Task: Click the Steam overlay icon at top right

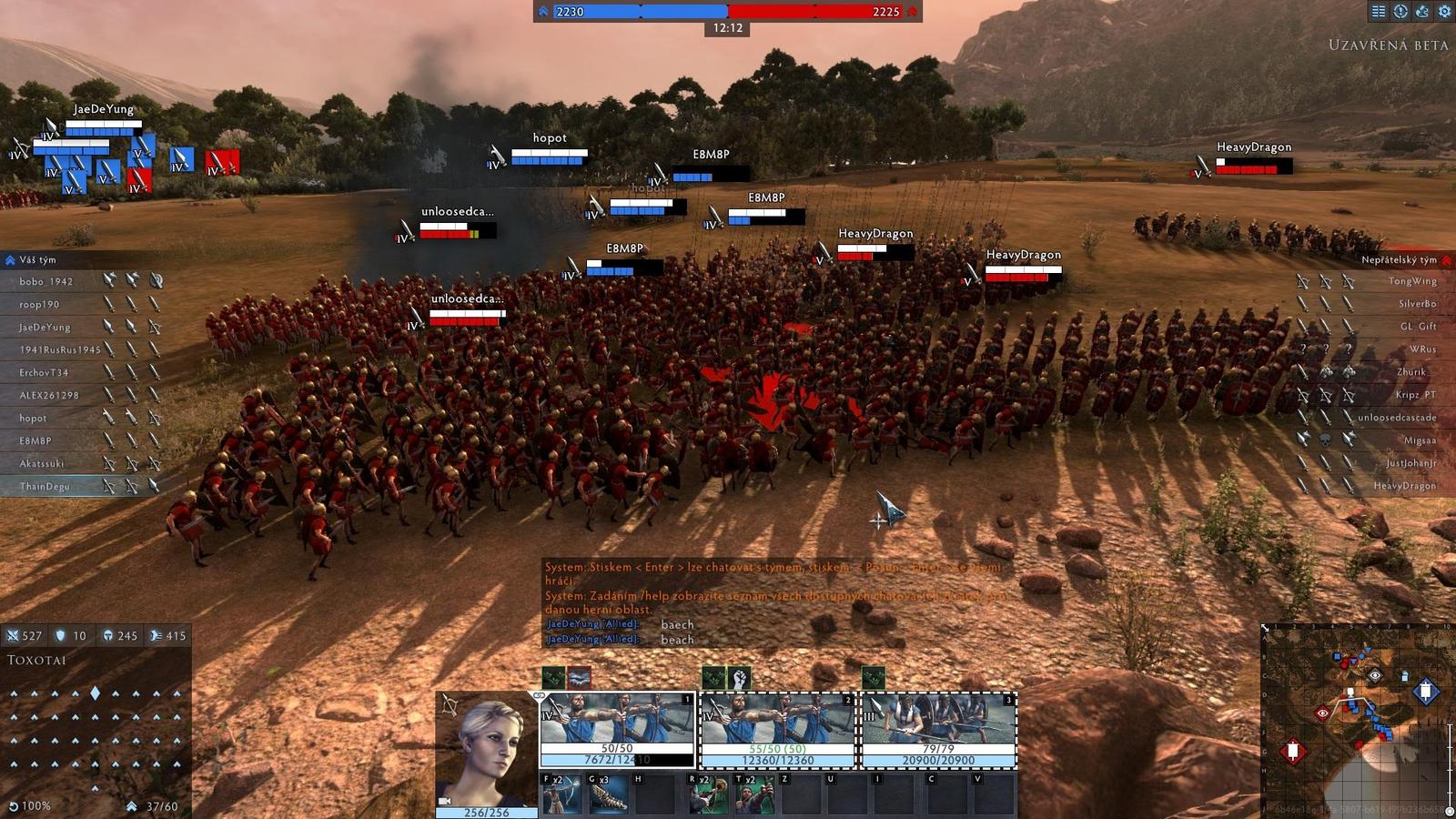Action: point(1422,12)
